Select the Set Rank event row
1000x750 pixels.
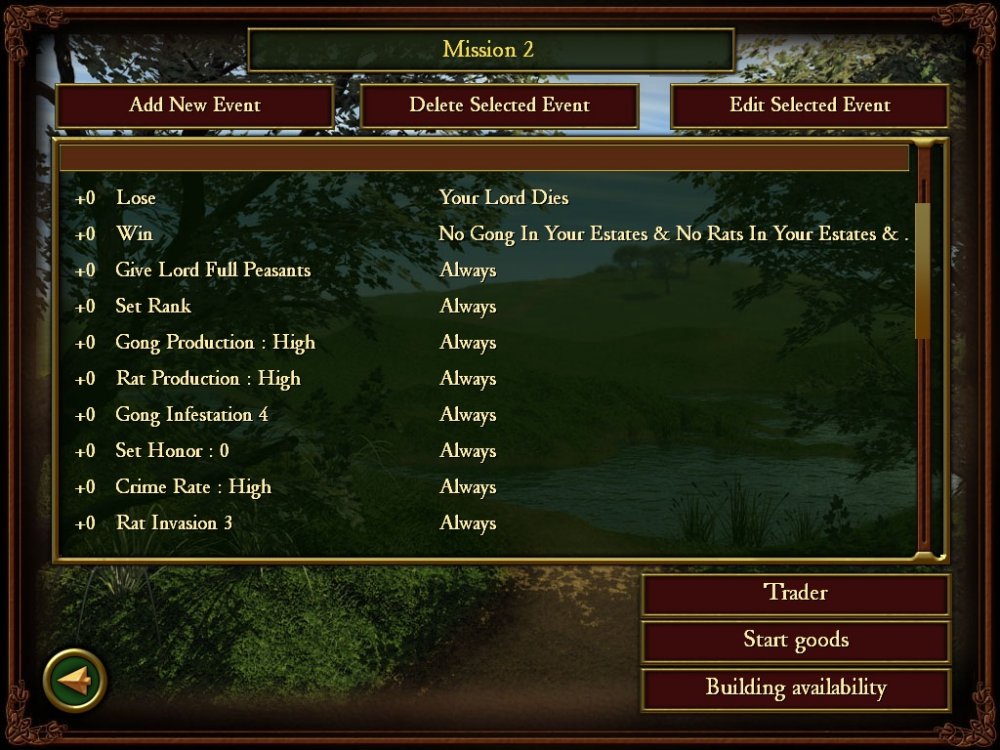(153, 306)
